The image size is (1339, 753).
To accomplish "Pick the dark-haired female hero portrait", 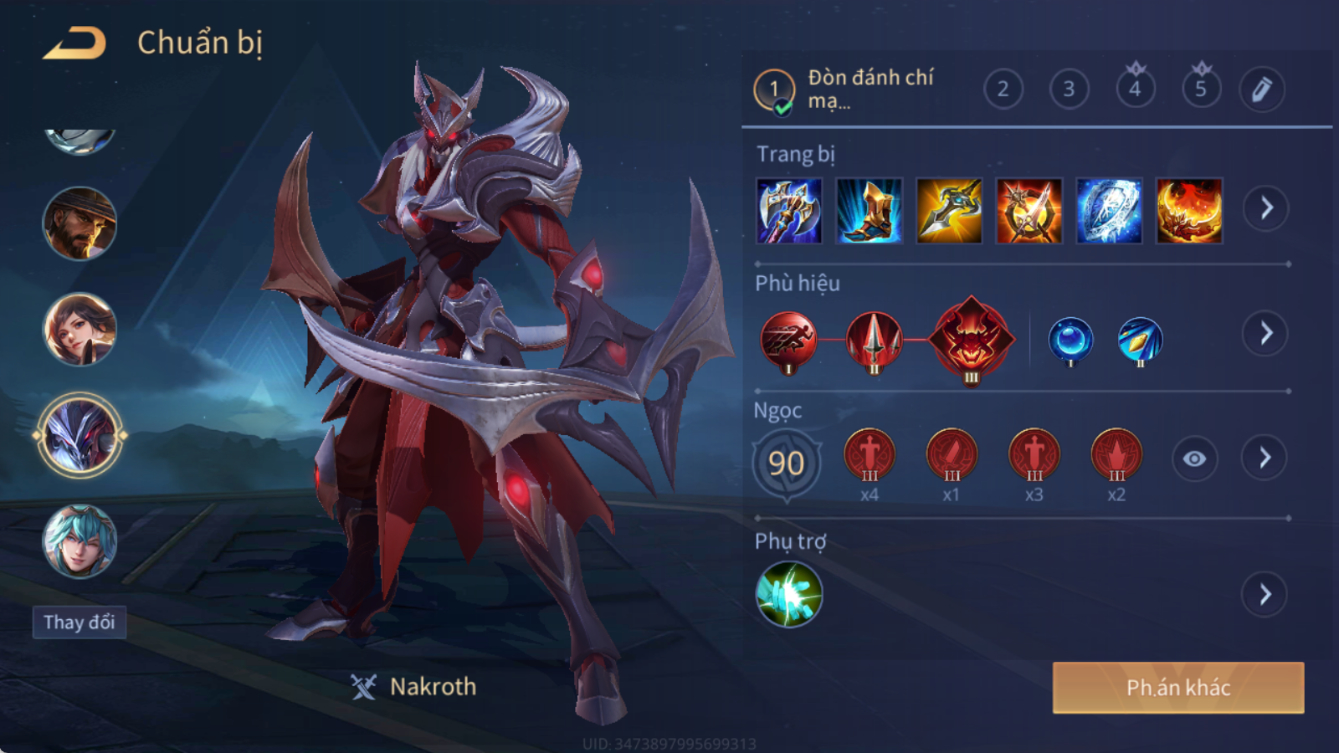I will [80, 329].
